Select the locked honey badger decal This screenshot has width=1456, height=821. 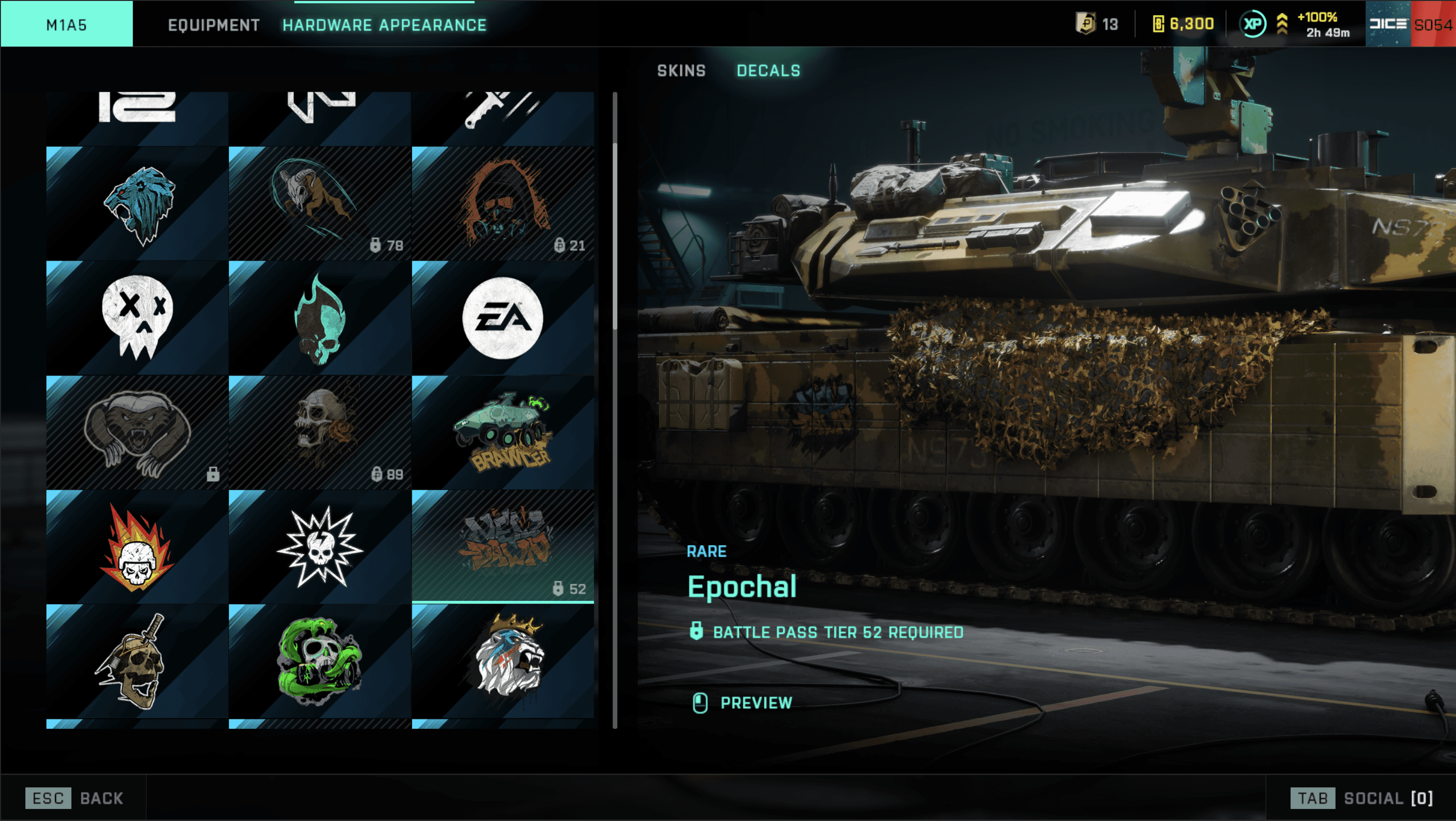pos(137,432)
